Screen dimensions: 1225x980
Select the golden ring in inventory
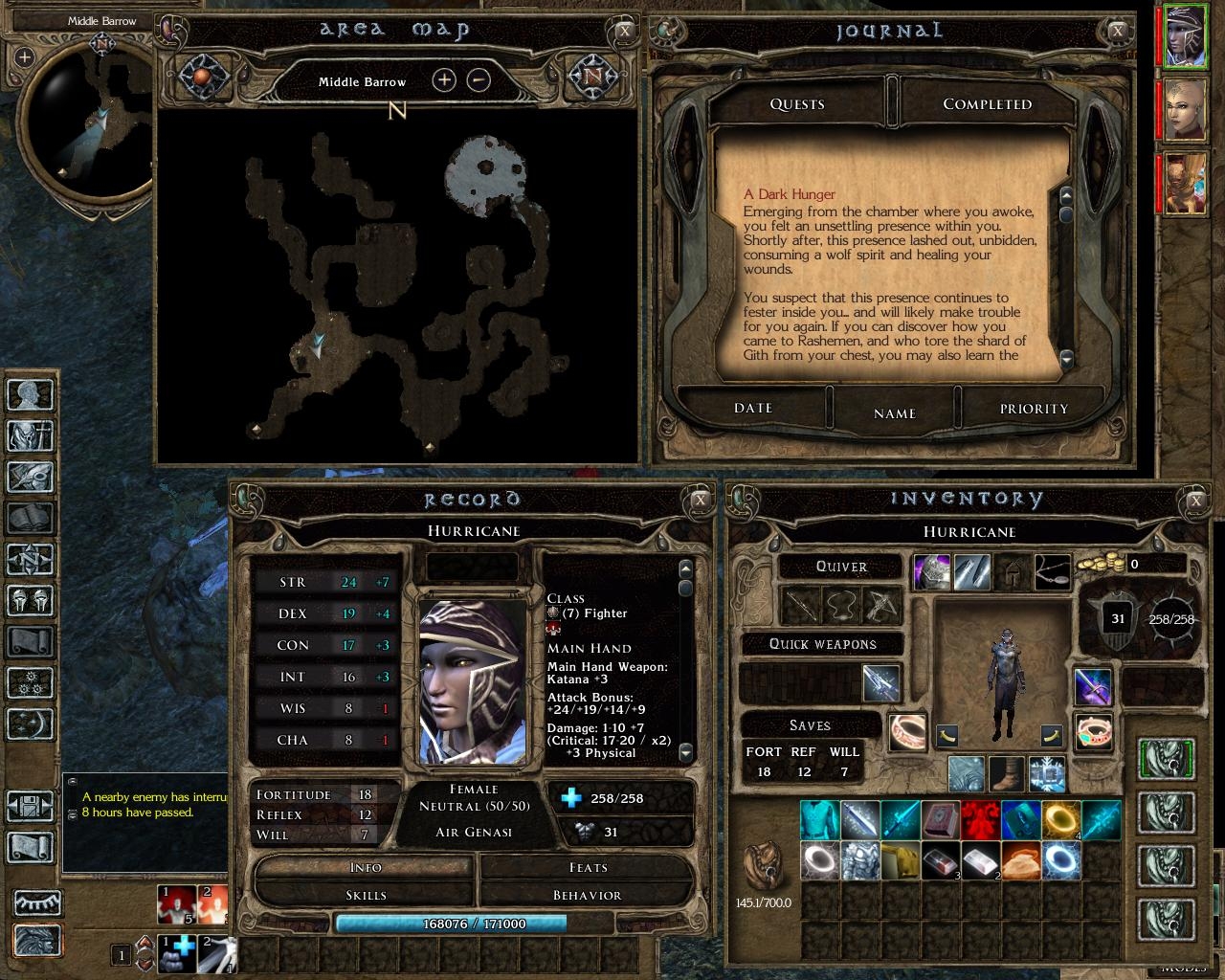[1061, 820]
